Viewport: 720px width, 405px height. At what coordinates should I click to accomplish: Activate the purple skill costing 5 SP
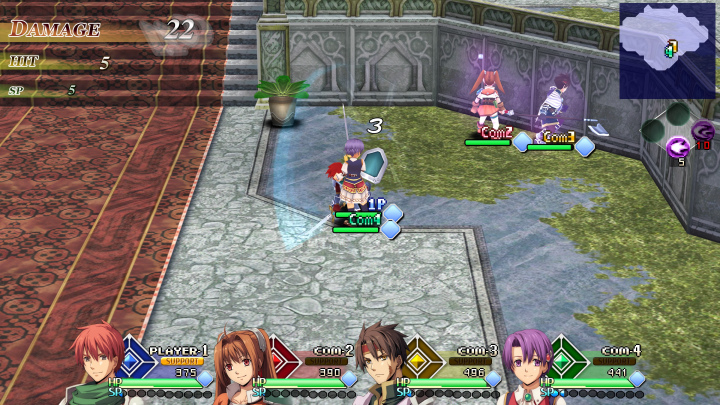[x=677, y=148]
